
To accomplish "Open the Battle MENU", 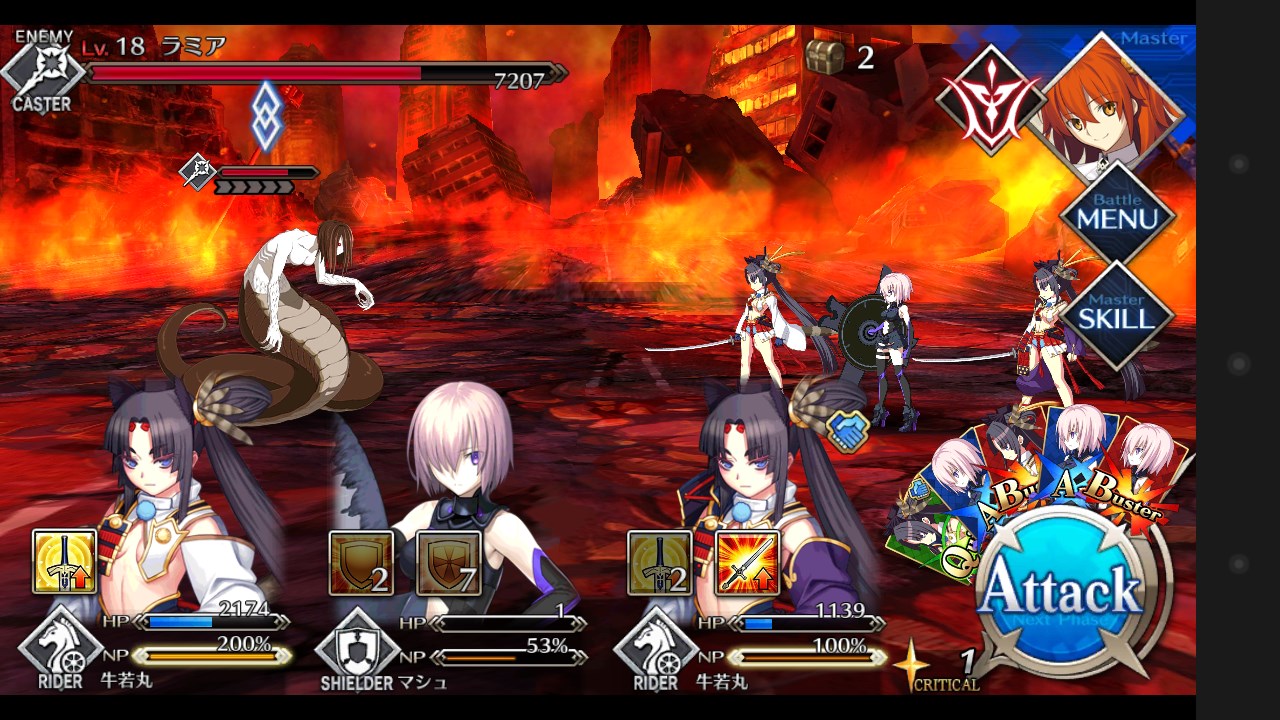I will point(1116,214).
